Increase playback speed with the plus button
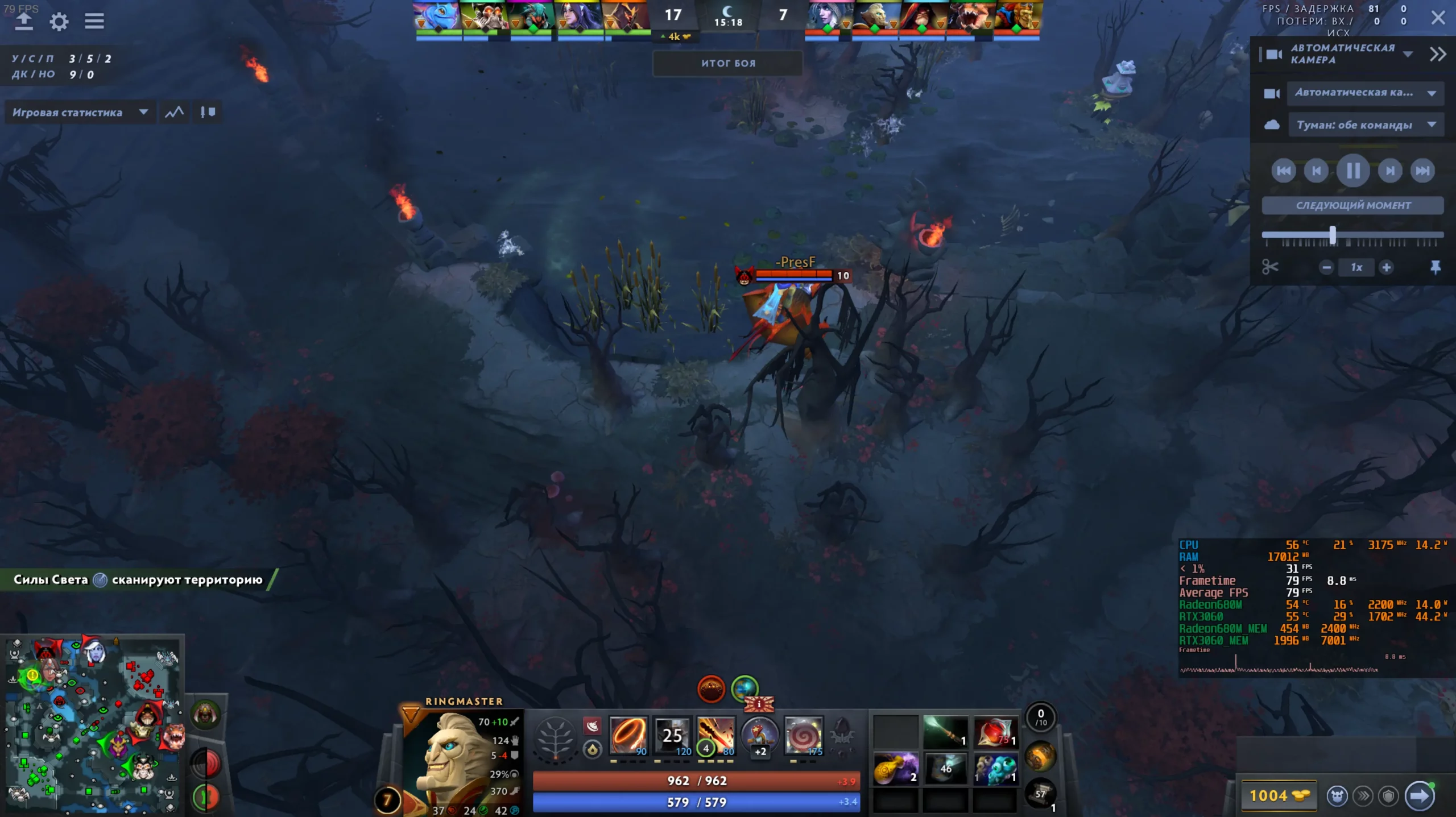 pyautogui.click(x=1387, y=267)
